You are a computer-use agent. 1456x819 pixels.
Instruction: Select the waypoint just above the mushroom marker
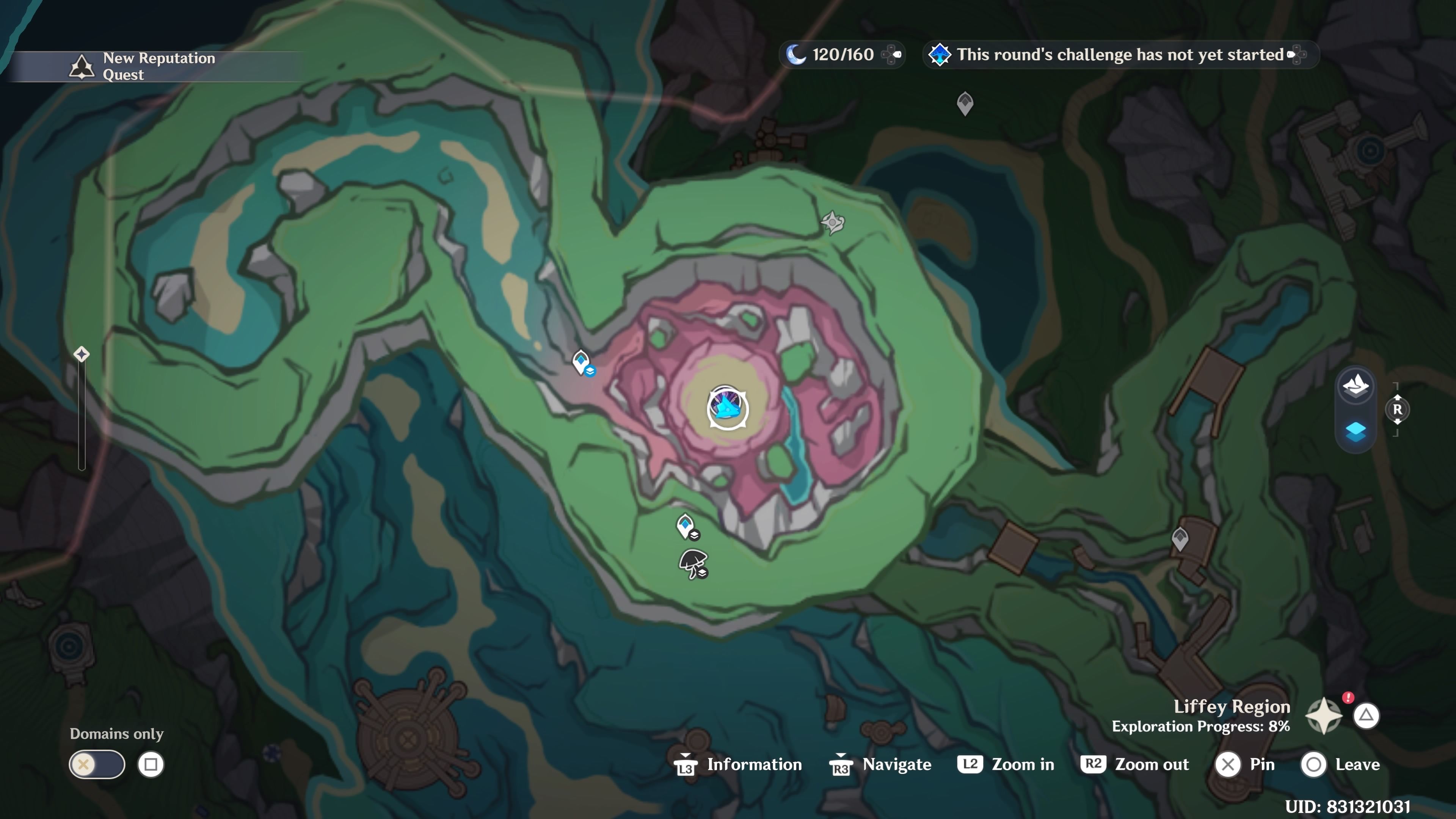point(686,527)
